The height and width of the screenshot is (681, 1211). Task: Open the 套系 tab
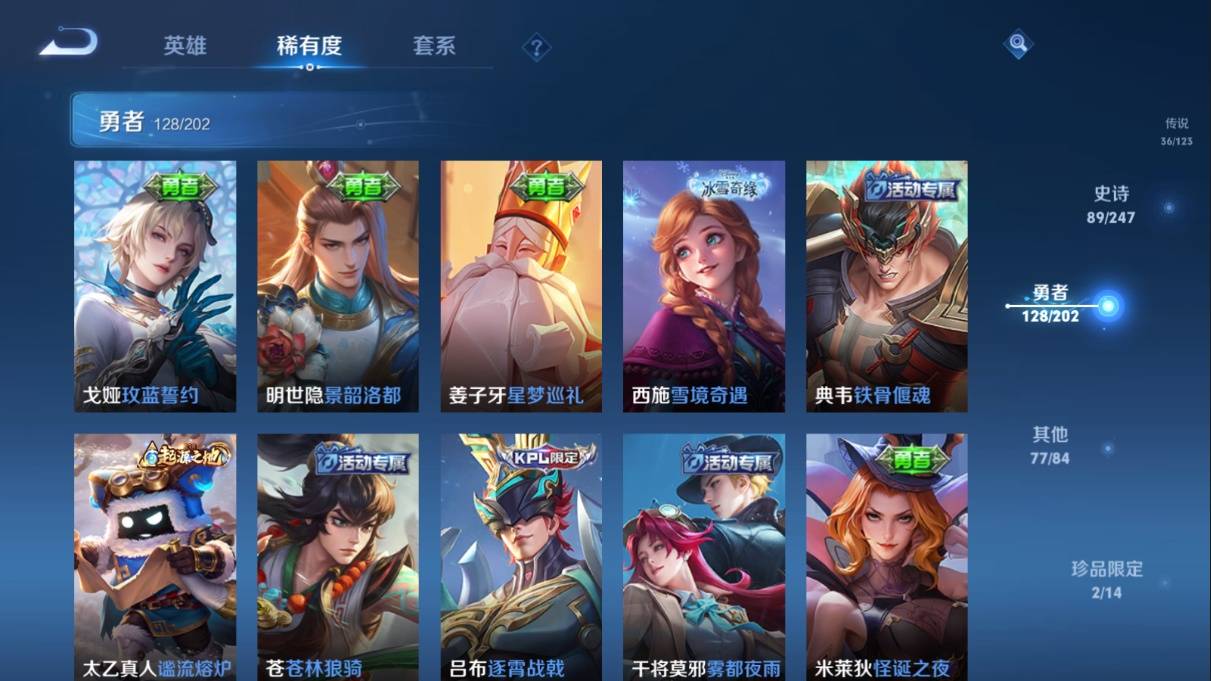(x=434, y=46)
